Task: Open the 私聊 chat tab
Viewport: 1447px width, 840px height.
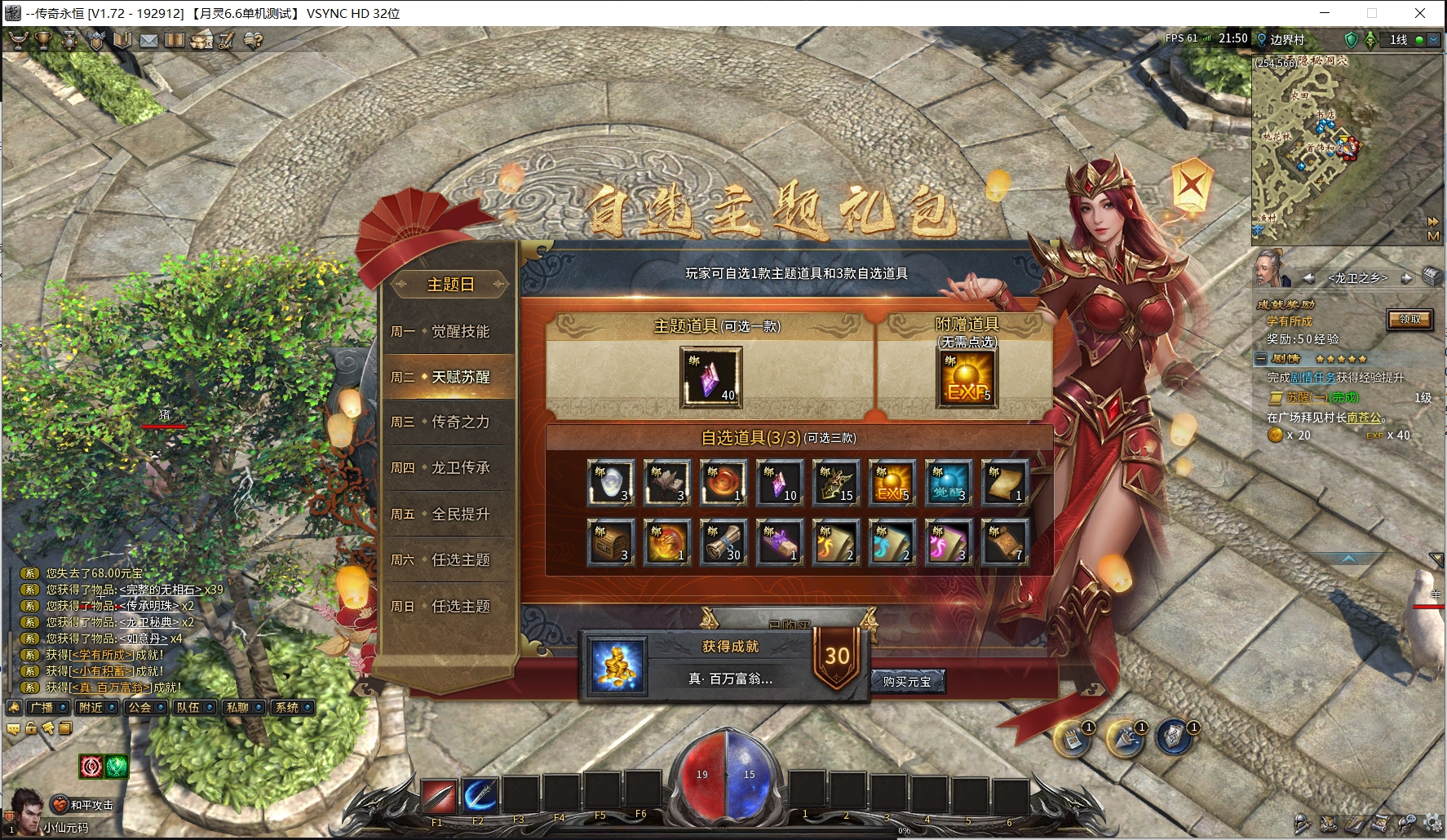Action: coord(238,708)
